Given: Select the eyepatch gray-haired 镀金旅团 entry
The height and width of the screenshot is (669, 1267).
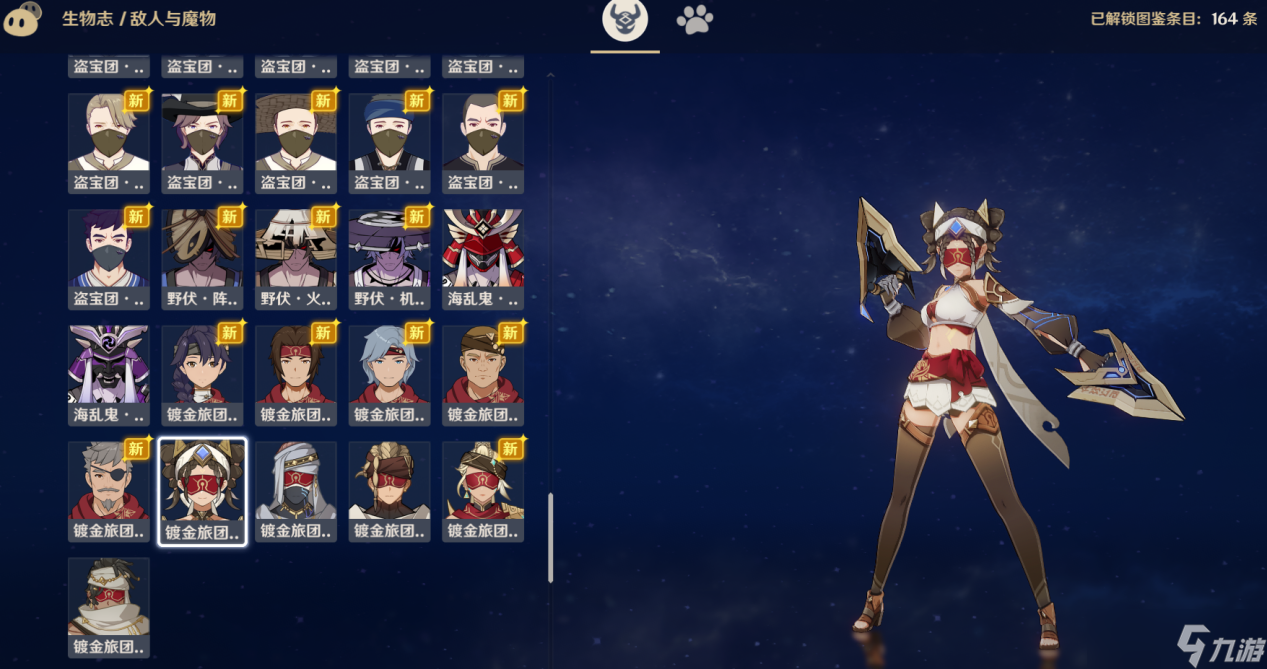Looking at the screenshot, I should 109,491.
